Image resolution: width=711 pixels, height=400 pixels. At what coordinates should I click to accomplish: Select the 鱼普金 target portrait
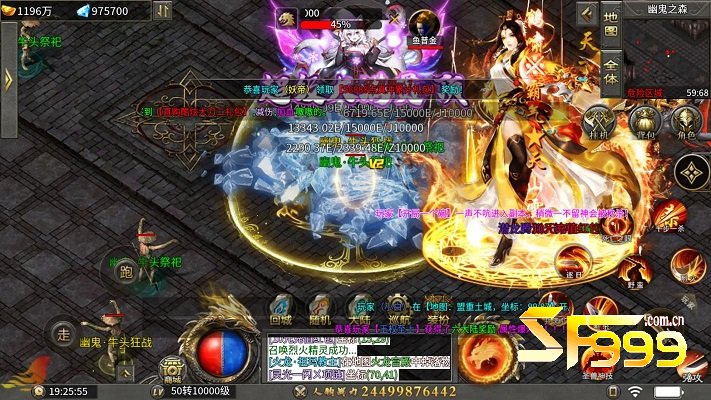click(424, 21)
